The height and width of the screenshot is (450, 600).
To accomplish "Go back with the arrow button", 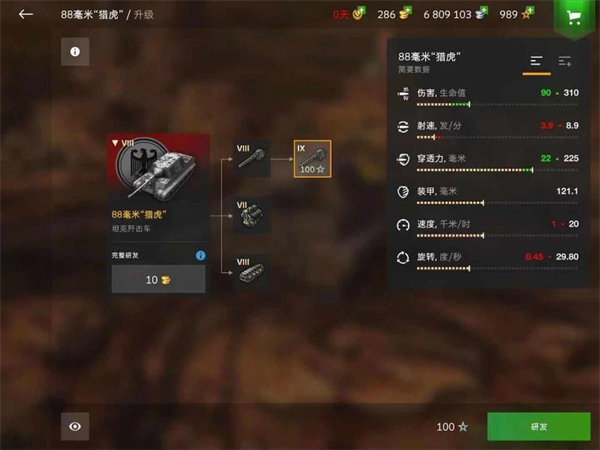I will pos(25,14).
